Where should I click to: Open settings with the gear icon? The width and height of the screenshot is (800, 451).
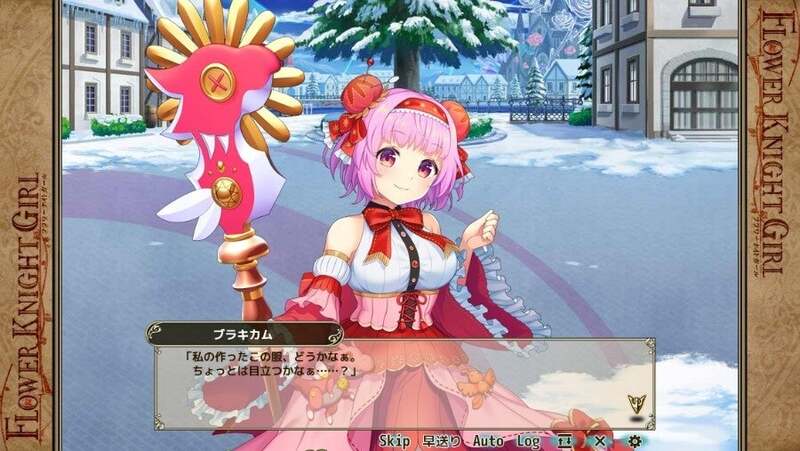(634, 440)
